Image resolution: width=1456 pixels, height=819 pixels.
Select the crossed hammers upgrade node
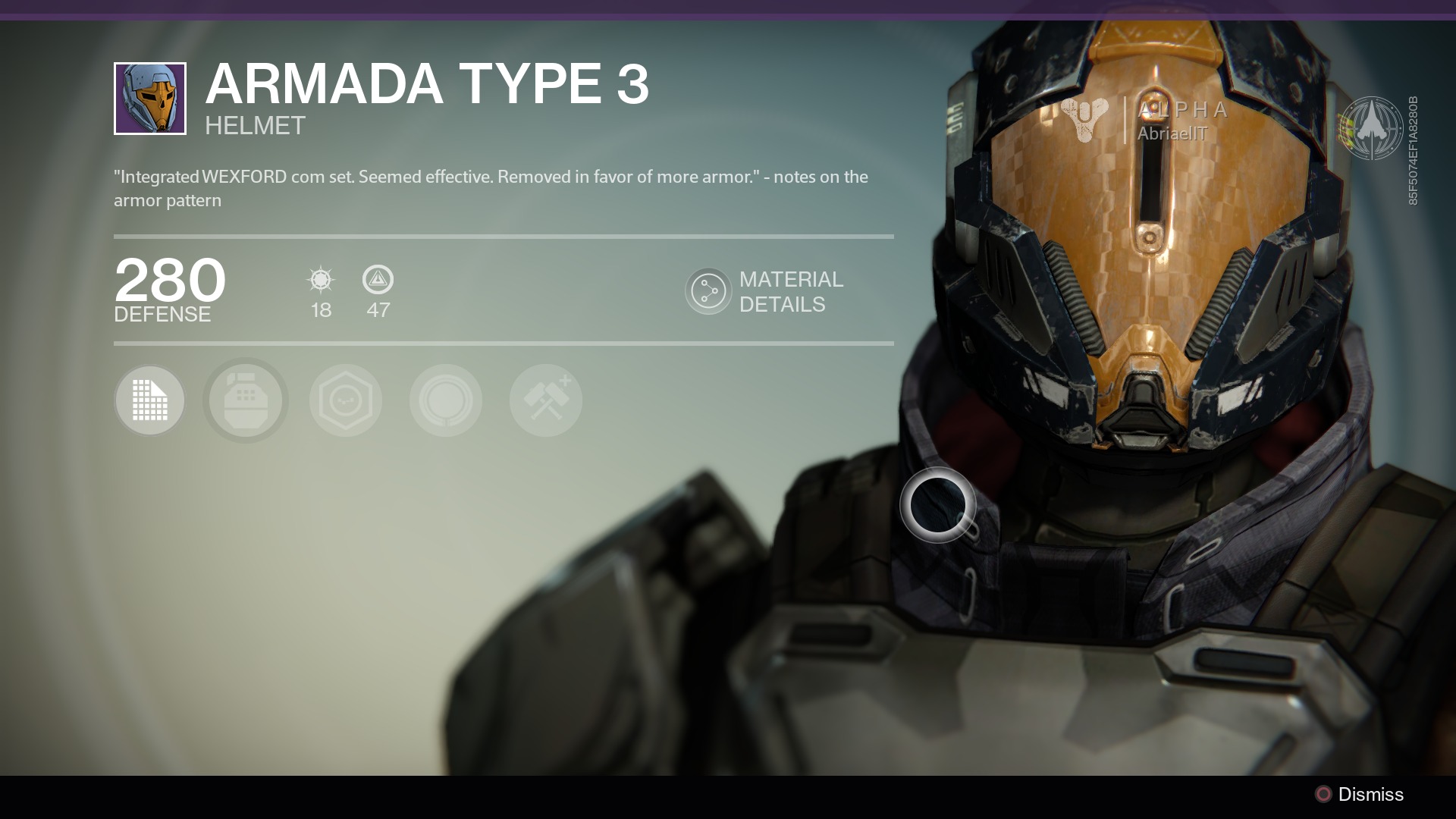tap(546, 400)
